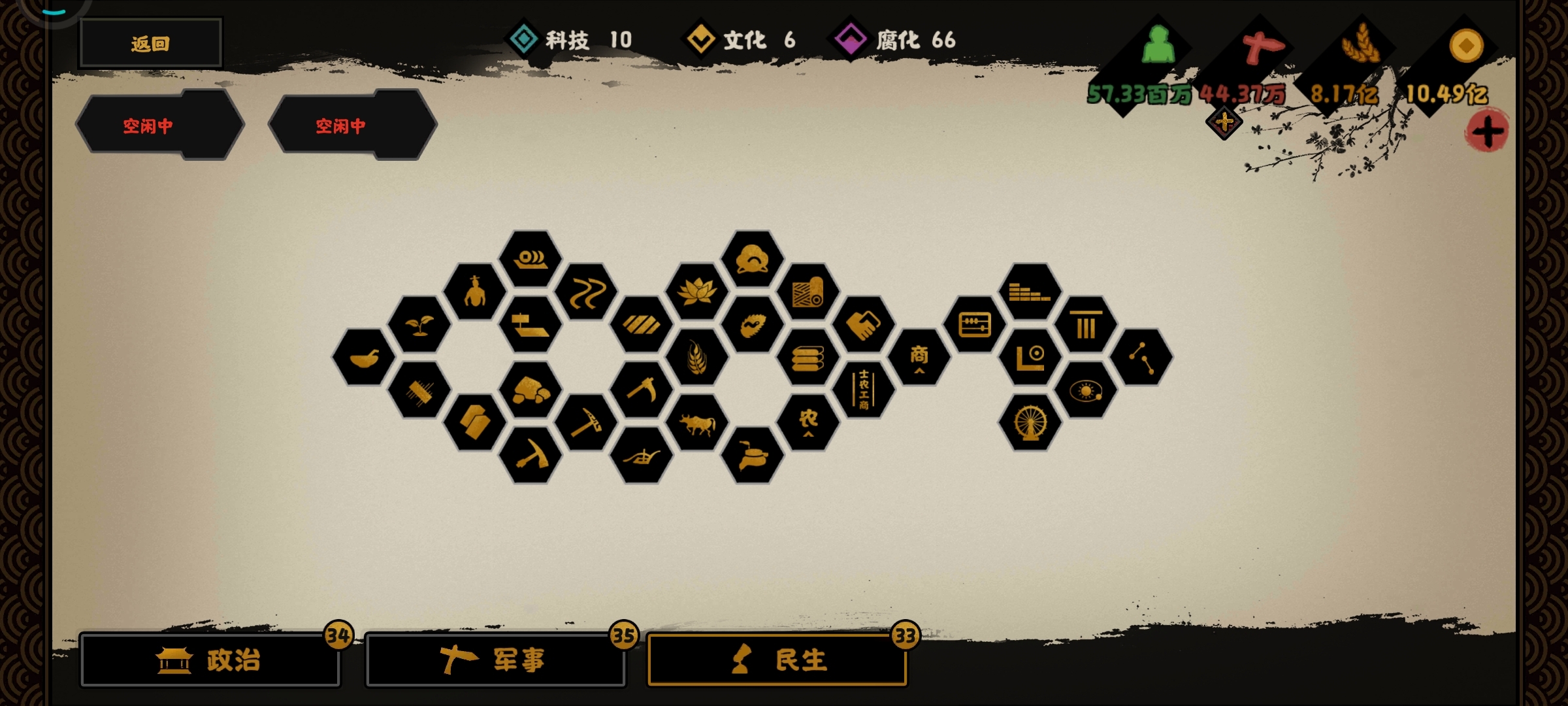This screenshot has width=1568, height=706.
Task: Click the 返回 back button
Action: [149, 42]
